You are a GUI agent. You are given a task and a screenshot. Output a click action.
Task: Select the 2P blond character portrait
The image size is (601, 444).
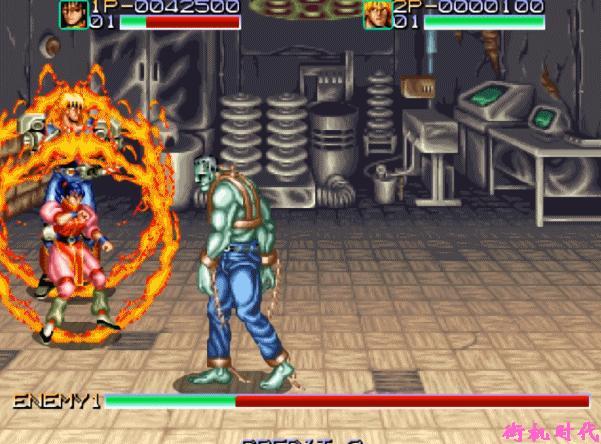pos(377,14)
